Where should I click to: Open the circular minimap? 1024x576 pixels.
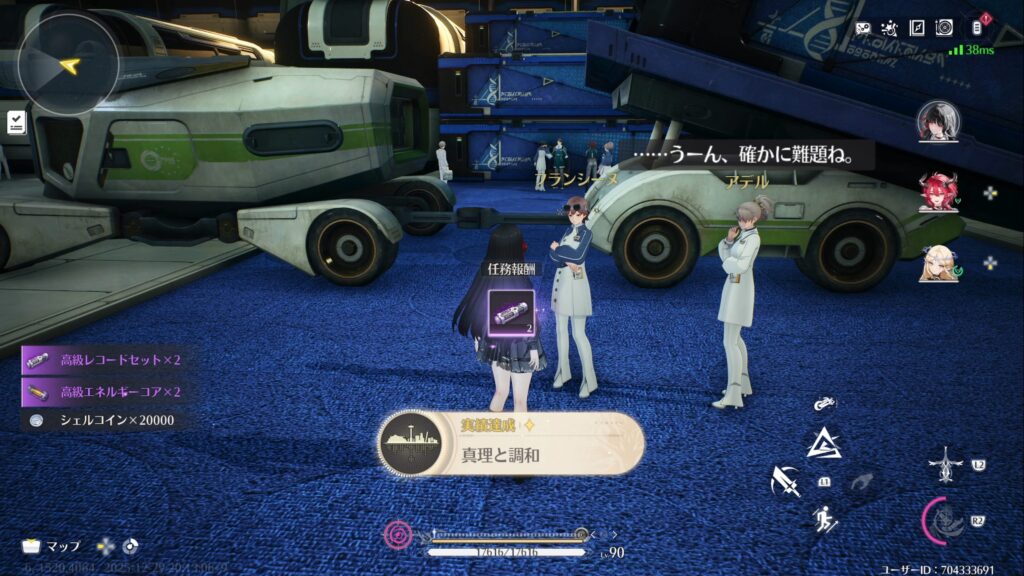click(69, 65)
